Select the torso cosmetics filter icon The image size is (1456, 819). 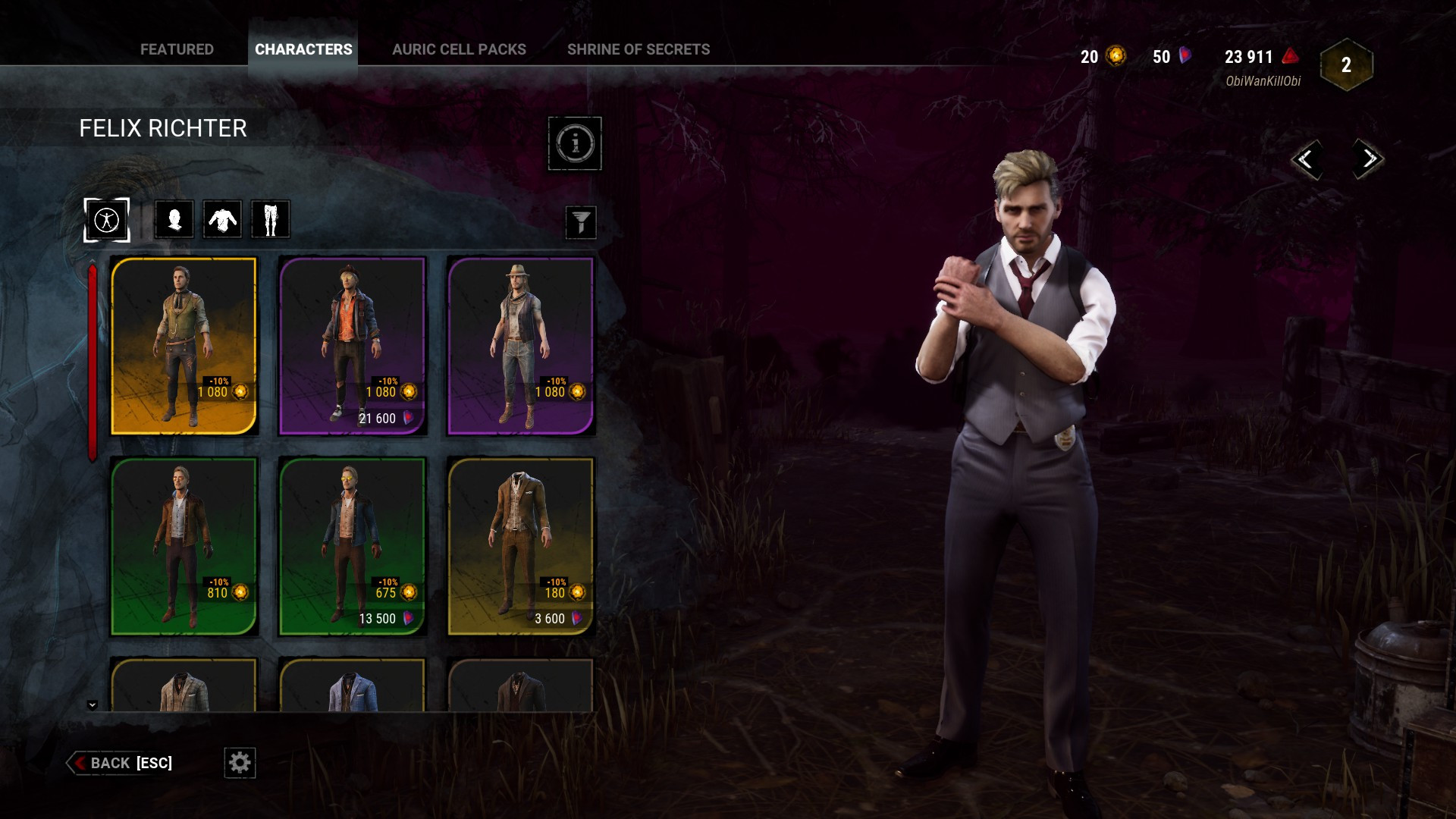pos(222,219)
